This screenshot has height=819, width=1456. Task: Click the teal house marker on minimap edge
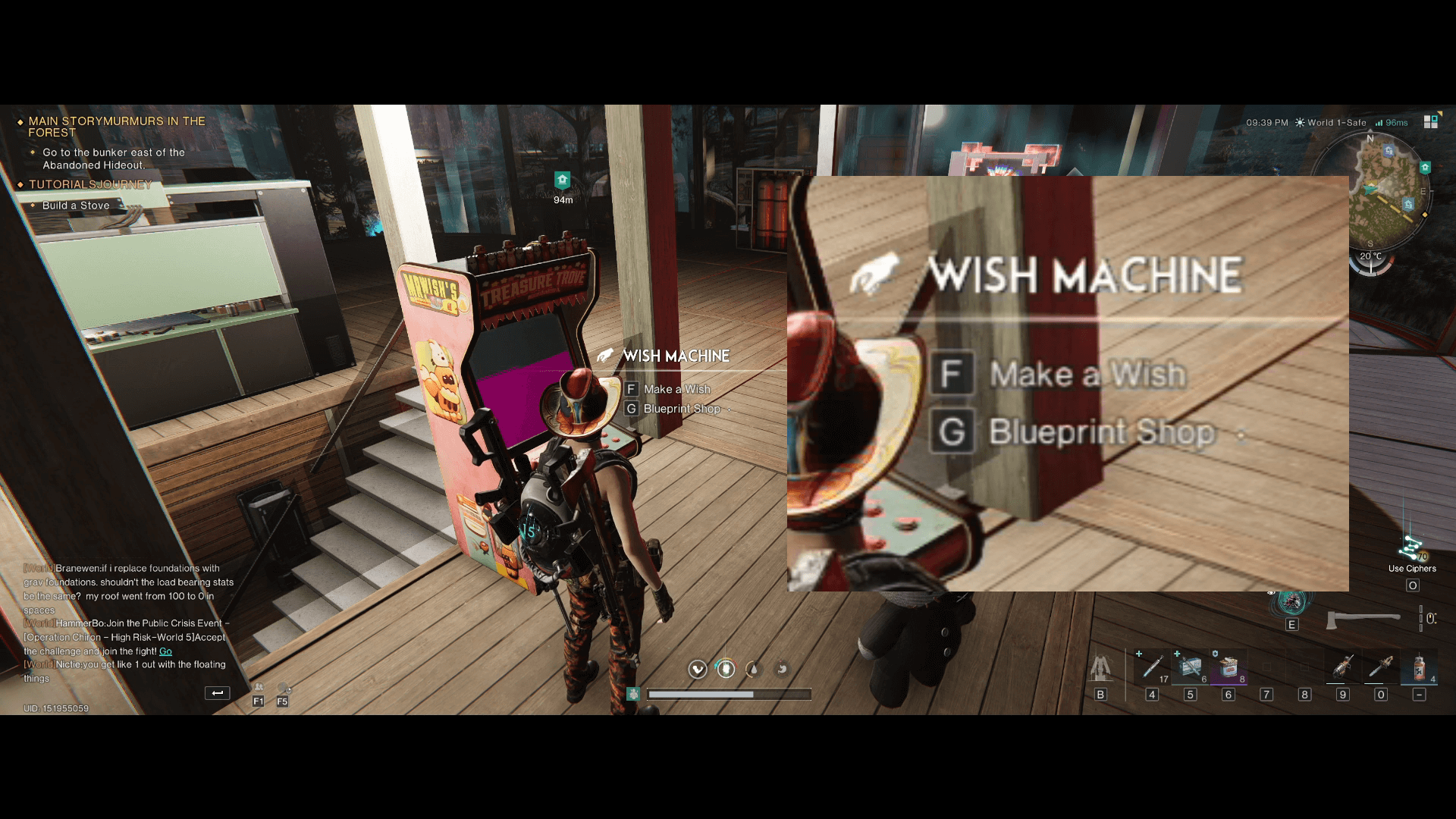pyautogui.click(x=1425, y=168)
